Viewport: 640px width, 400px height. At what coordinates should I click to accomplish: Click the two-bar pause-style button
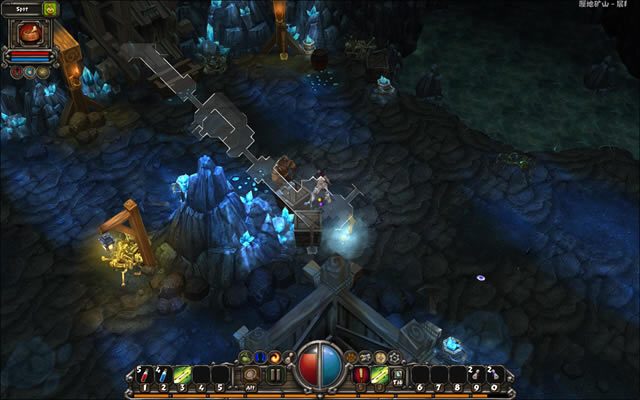pyautogui.click(x=275, y=375)
